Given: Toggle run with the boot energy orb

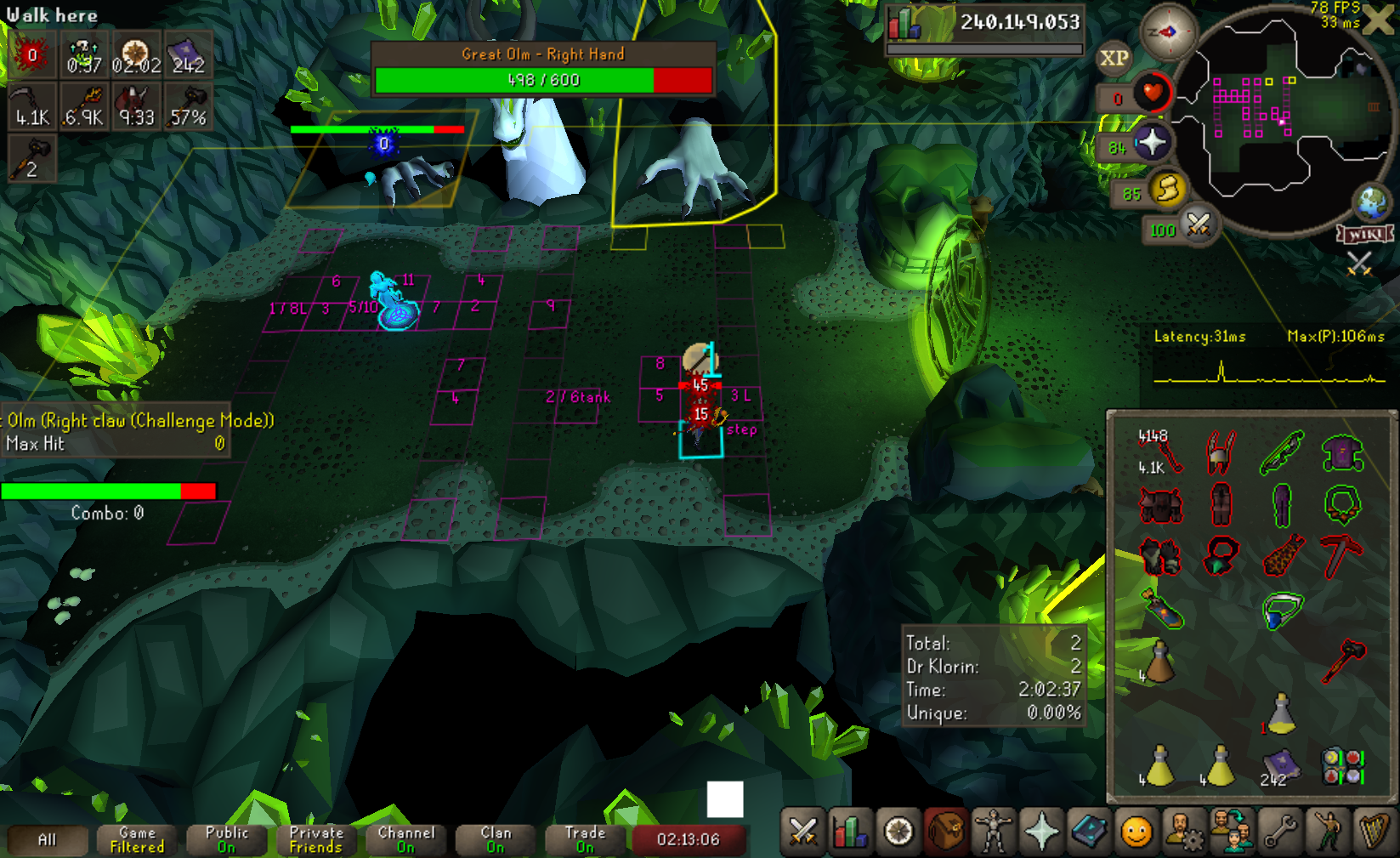Looking at the screenshot, I should coord(1167,190).
